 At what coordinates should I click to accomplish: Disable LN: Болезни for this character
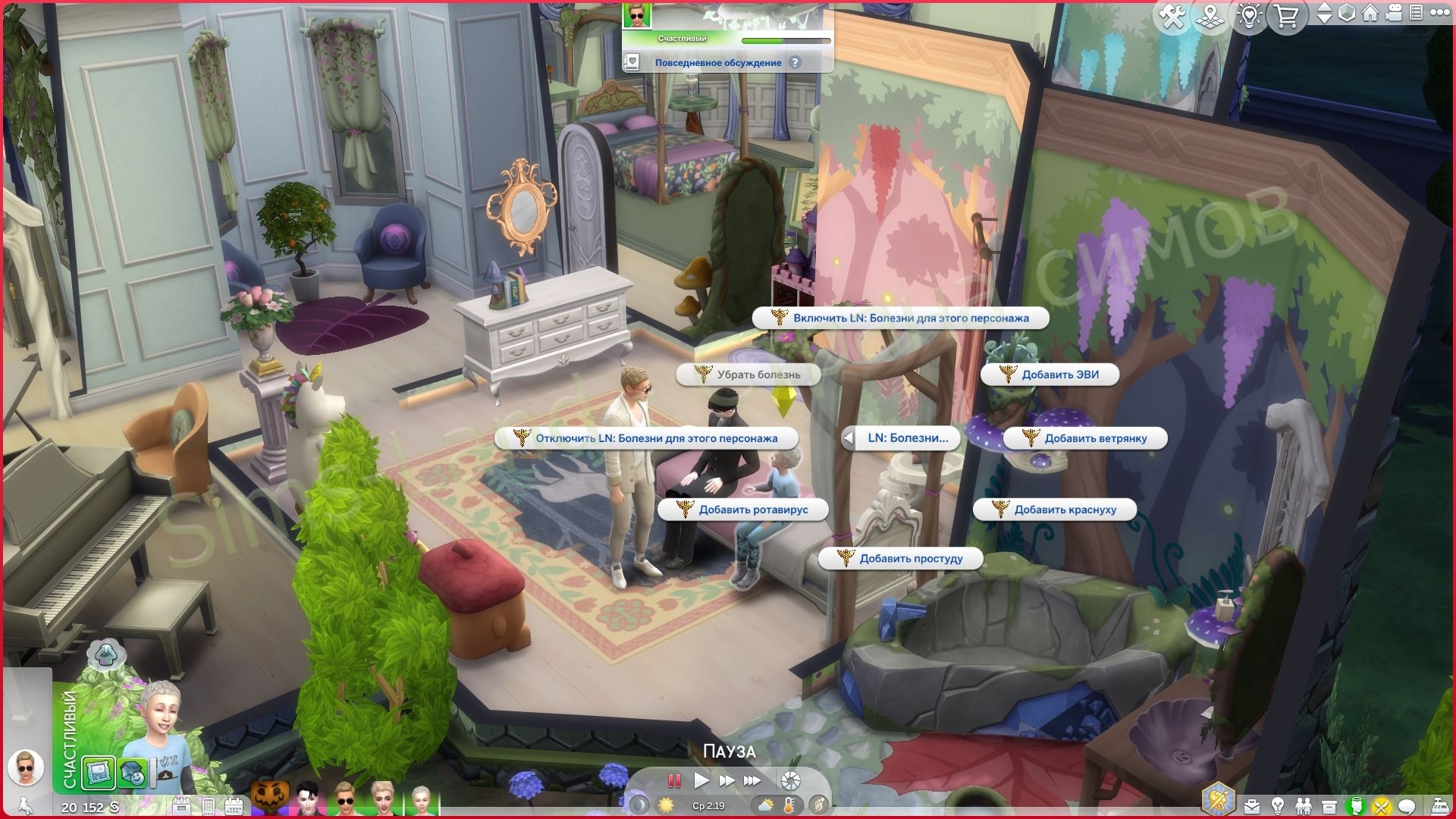[x=647, y=438]
